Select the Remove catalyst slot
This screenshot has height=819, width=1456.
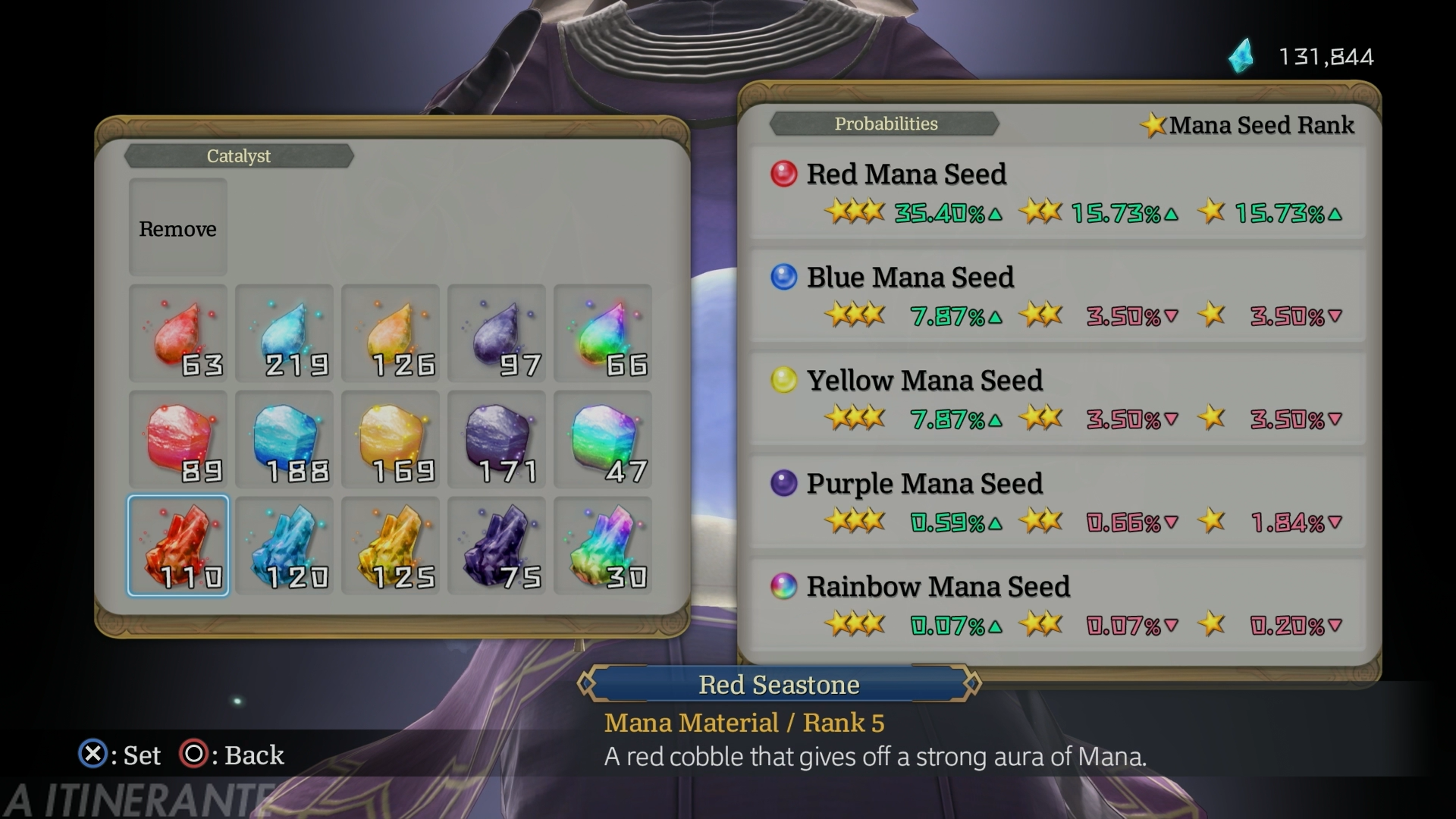[x=177, y=227]
